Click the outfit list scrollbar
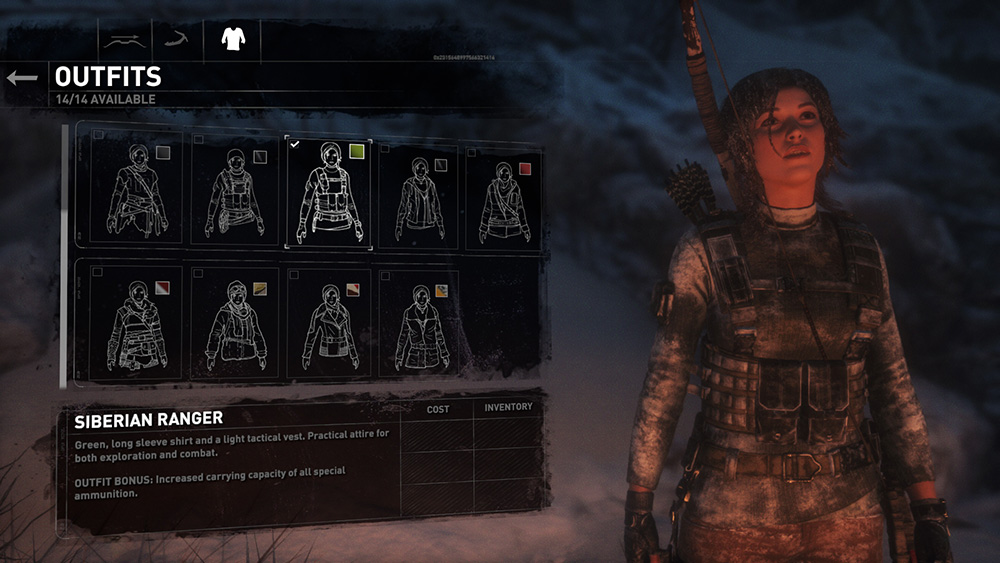The image size is (1000, 563). click(x=65, y=254)
